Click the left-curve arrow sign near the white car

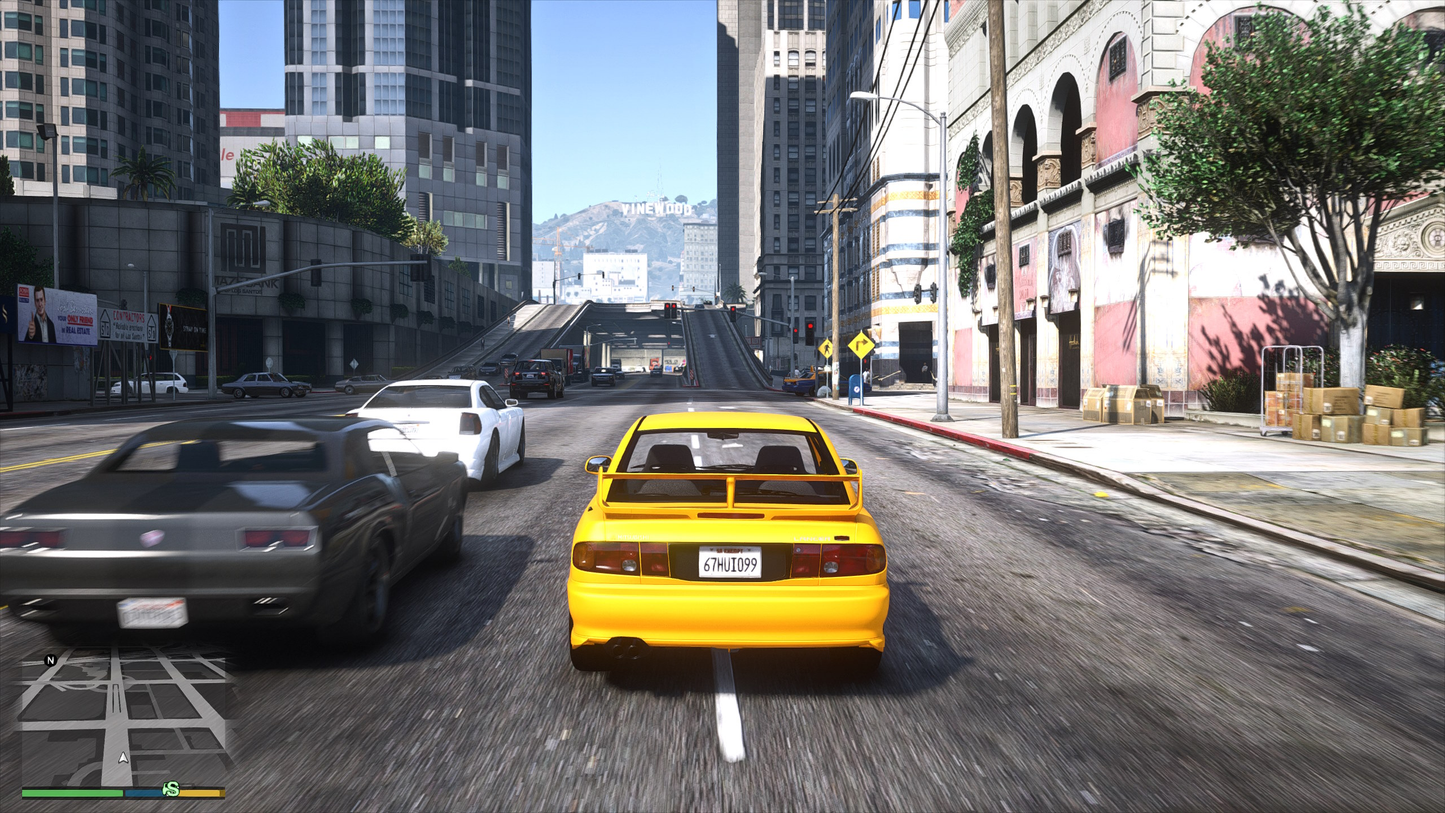click(355, 363)
